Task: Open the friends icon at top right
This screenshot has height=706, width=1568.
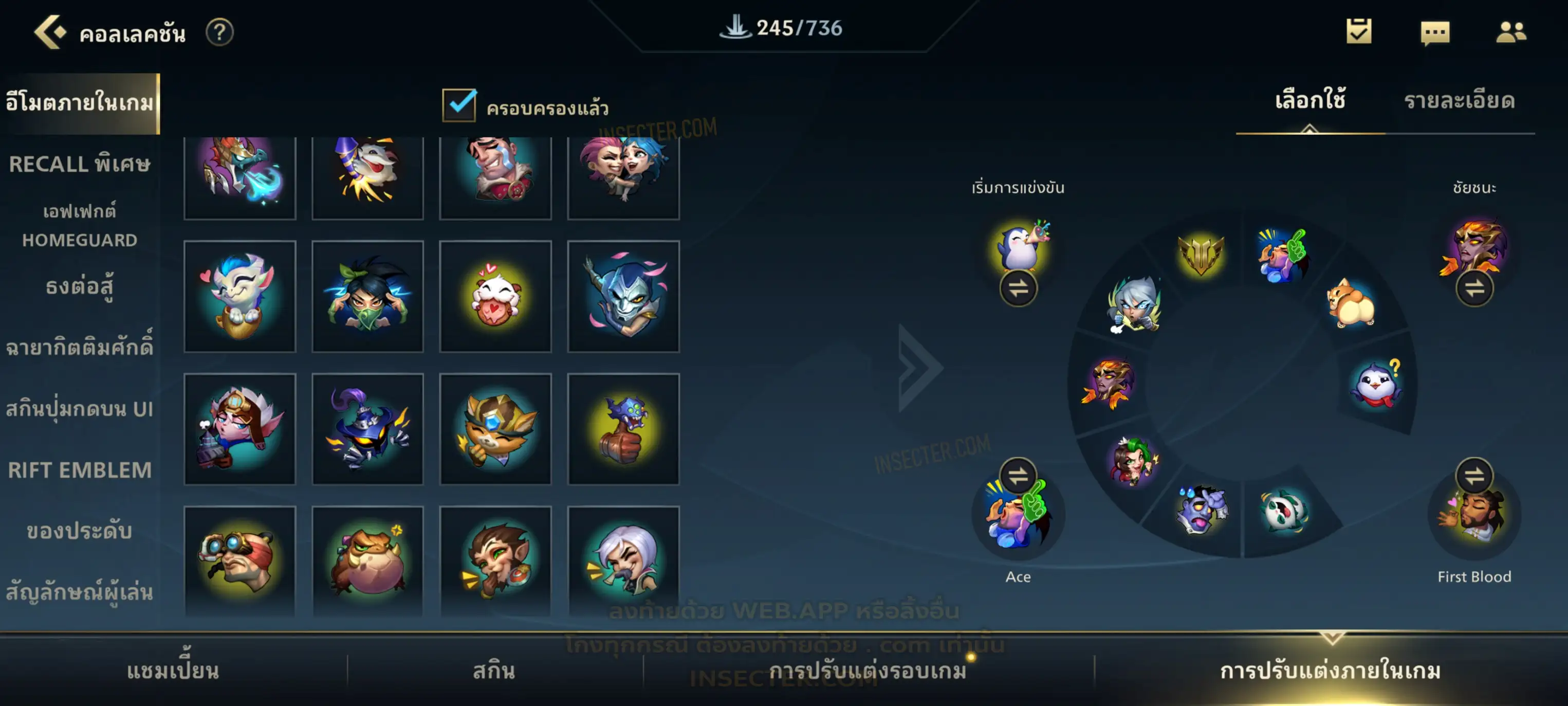Action: point(1510,32)
